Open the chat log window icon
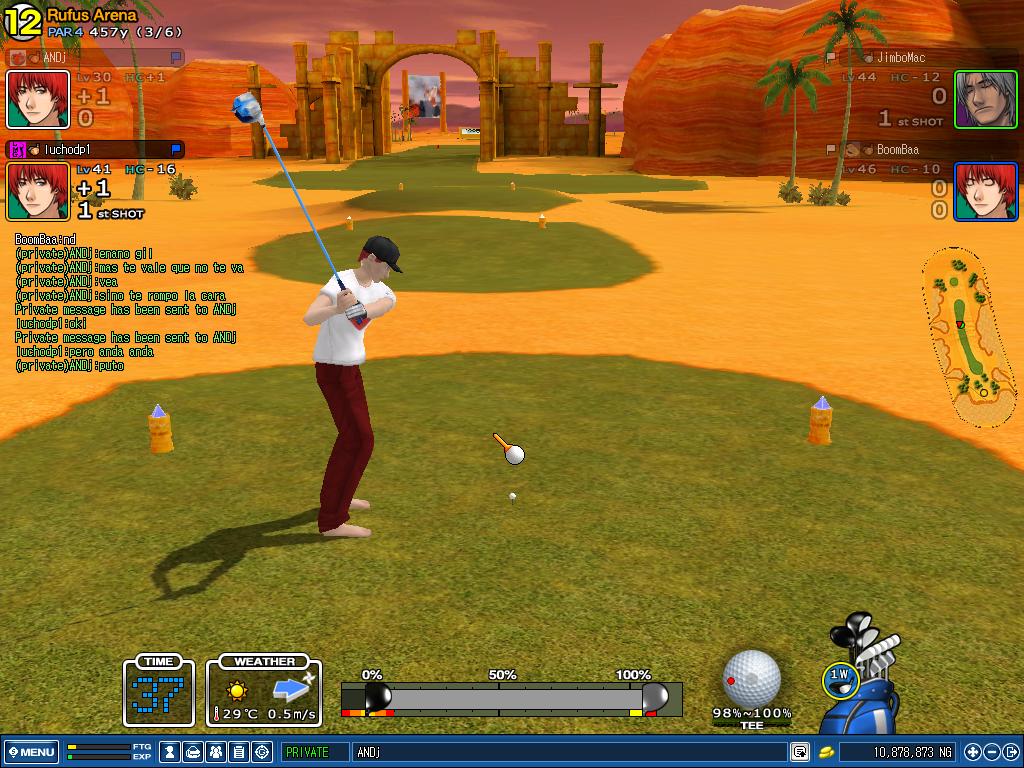The image size is (1024, 768). (x=800, y=752)
